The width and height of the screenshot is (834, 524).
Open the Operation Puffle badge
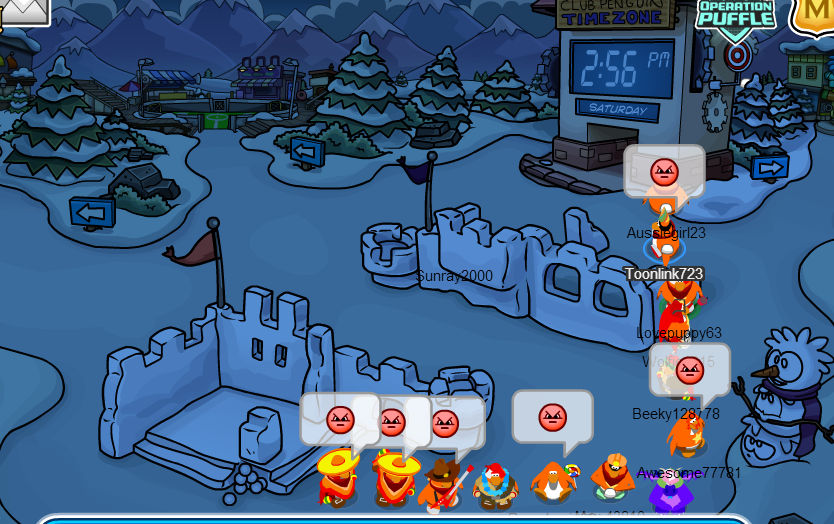[x=736, y=18]
